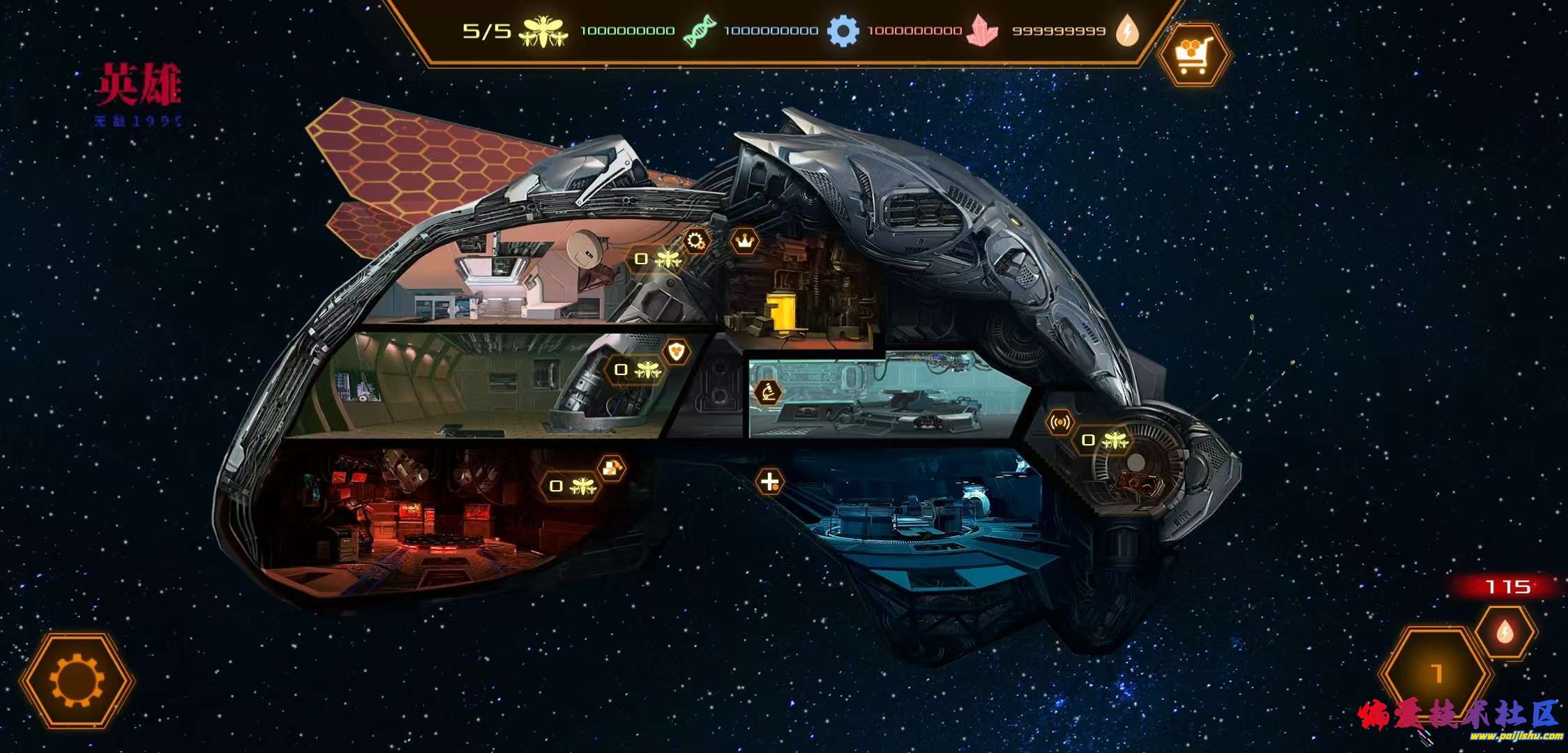
Task: Select the shield hexagon room icon
Action: coord(676,351)
